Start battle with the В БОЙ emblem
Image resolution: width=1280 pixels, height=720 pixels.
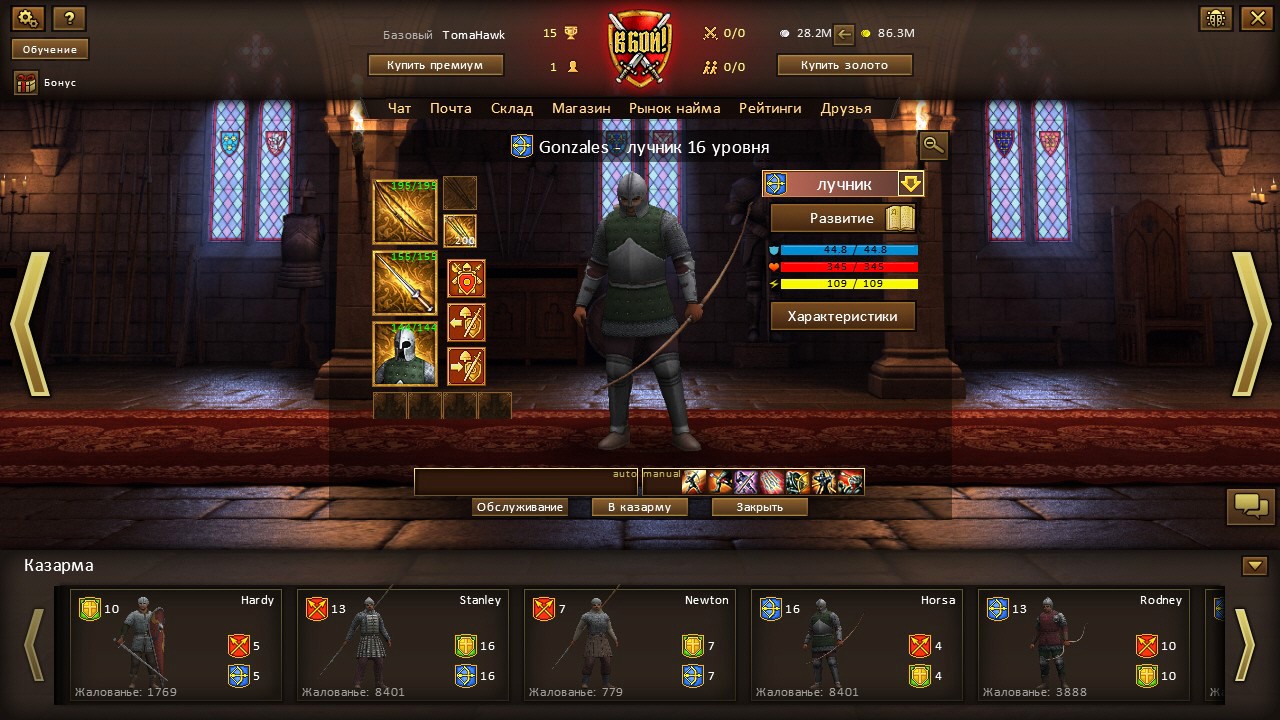pos(639,48)
